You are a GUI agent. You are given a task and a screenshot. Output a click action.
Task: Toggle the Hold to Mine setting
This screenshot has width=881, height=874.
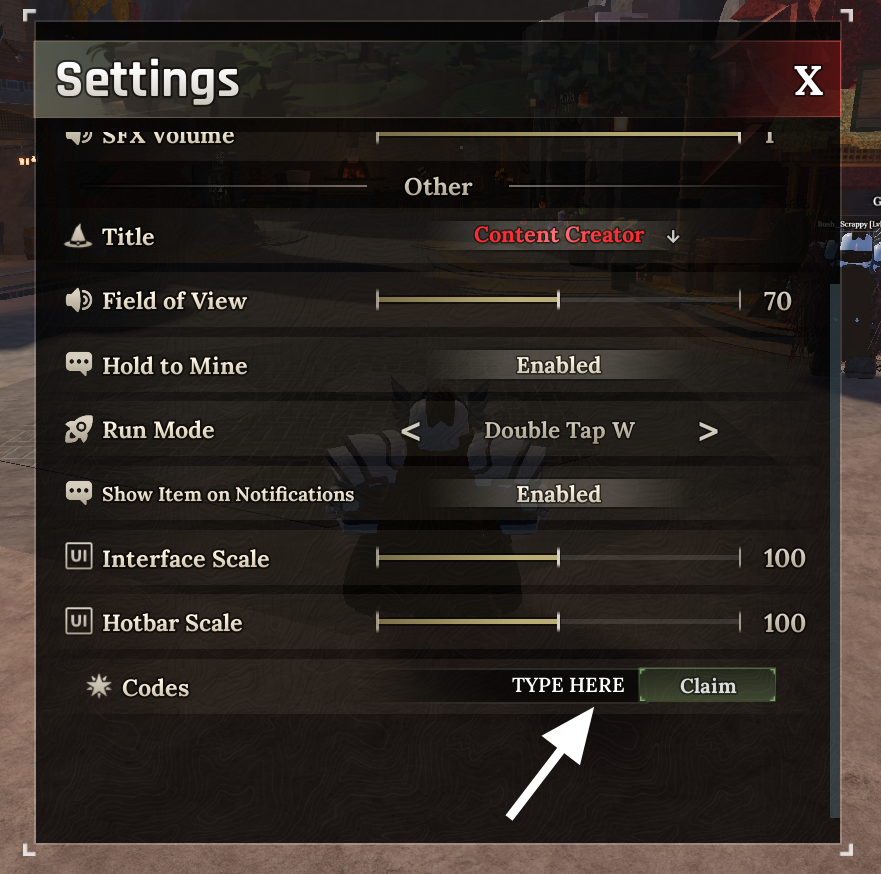(558, 365)
